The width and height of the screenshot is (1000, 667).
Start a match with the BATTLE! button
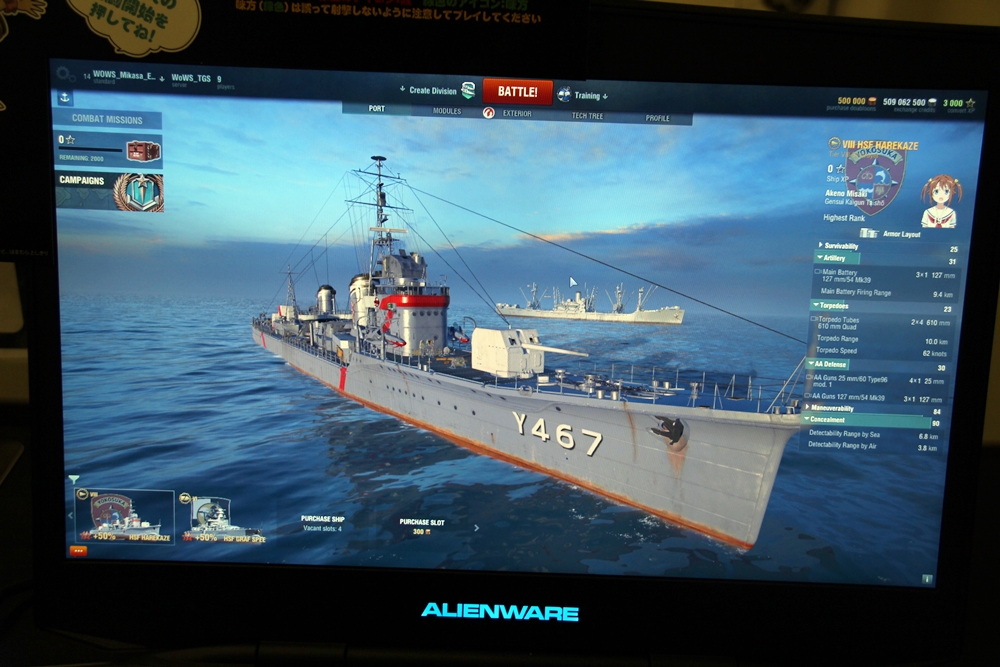pos(517,92)
